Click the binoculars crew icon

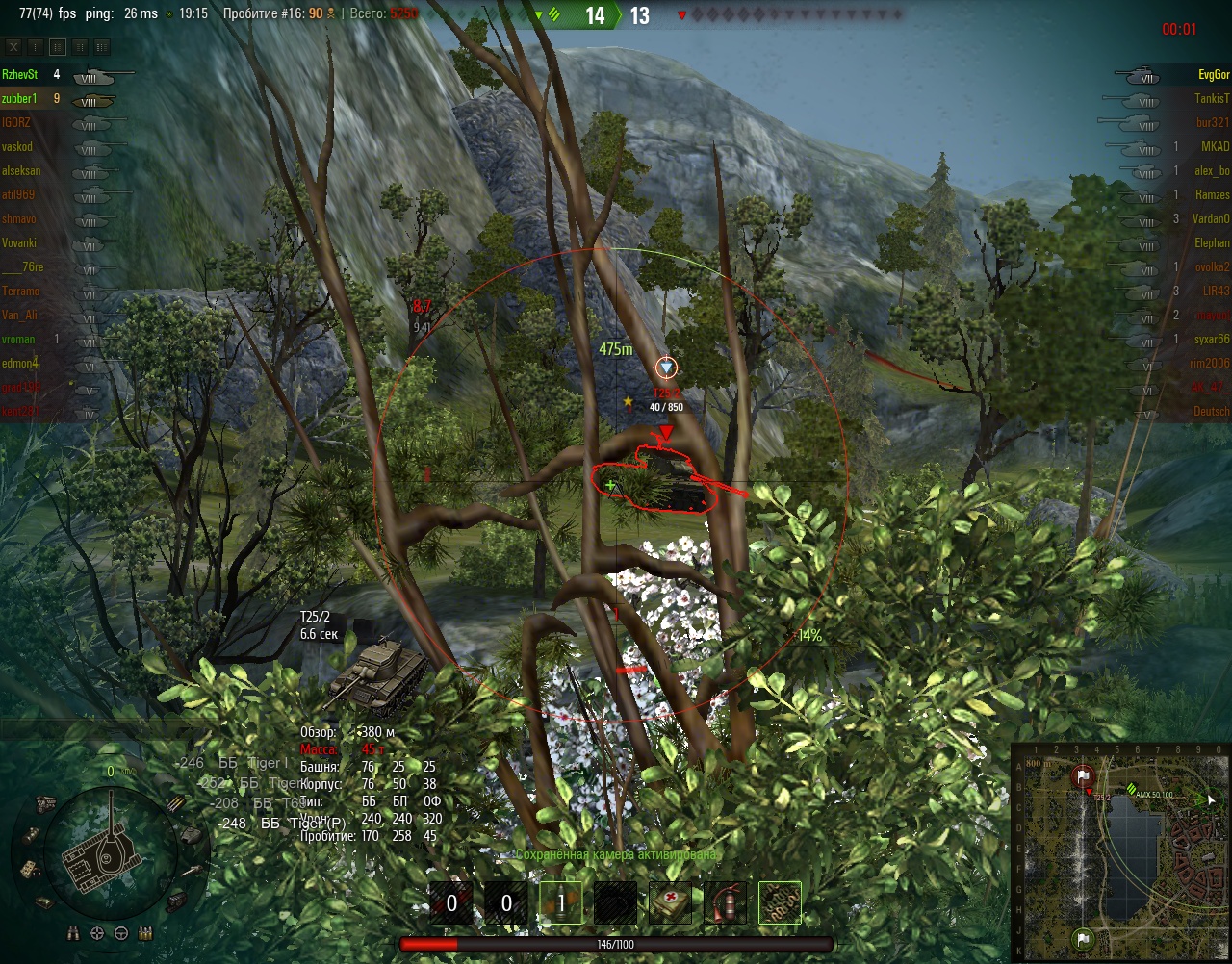click(x=73, y=933)
